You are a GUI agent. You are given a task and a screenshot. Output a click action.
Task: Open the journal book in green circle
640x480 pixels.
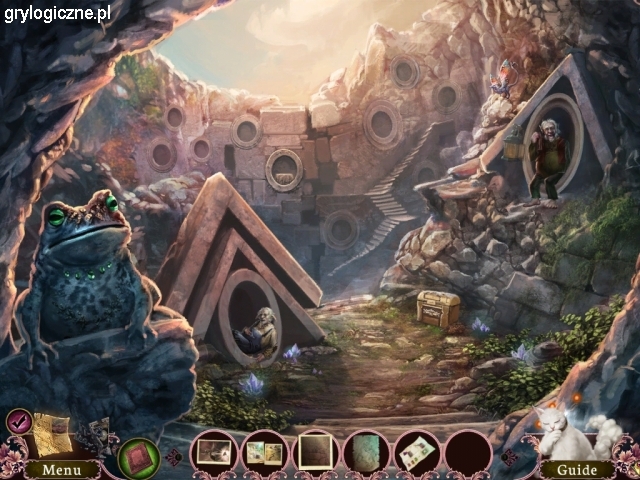click(x=139, y=458)
